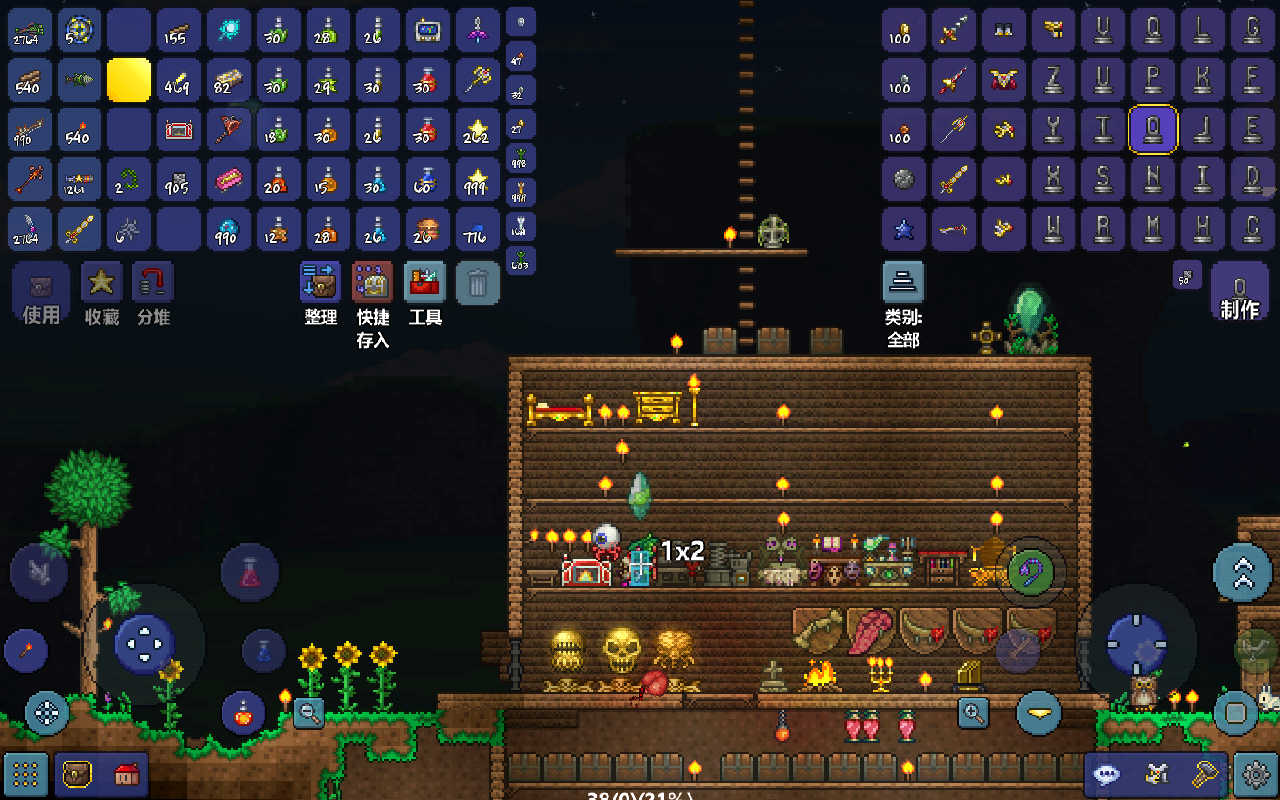The image size is (1280, 800).
Task: Toggle the inventory grid button
Action: [x=26, y=773]
